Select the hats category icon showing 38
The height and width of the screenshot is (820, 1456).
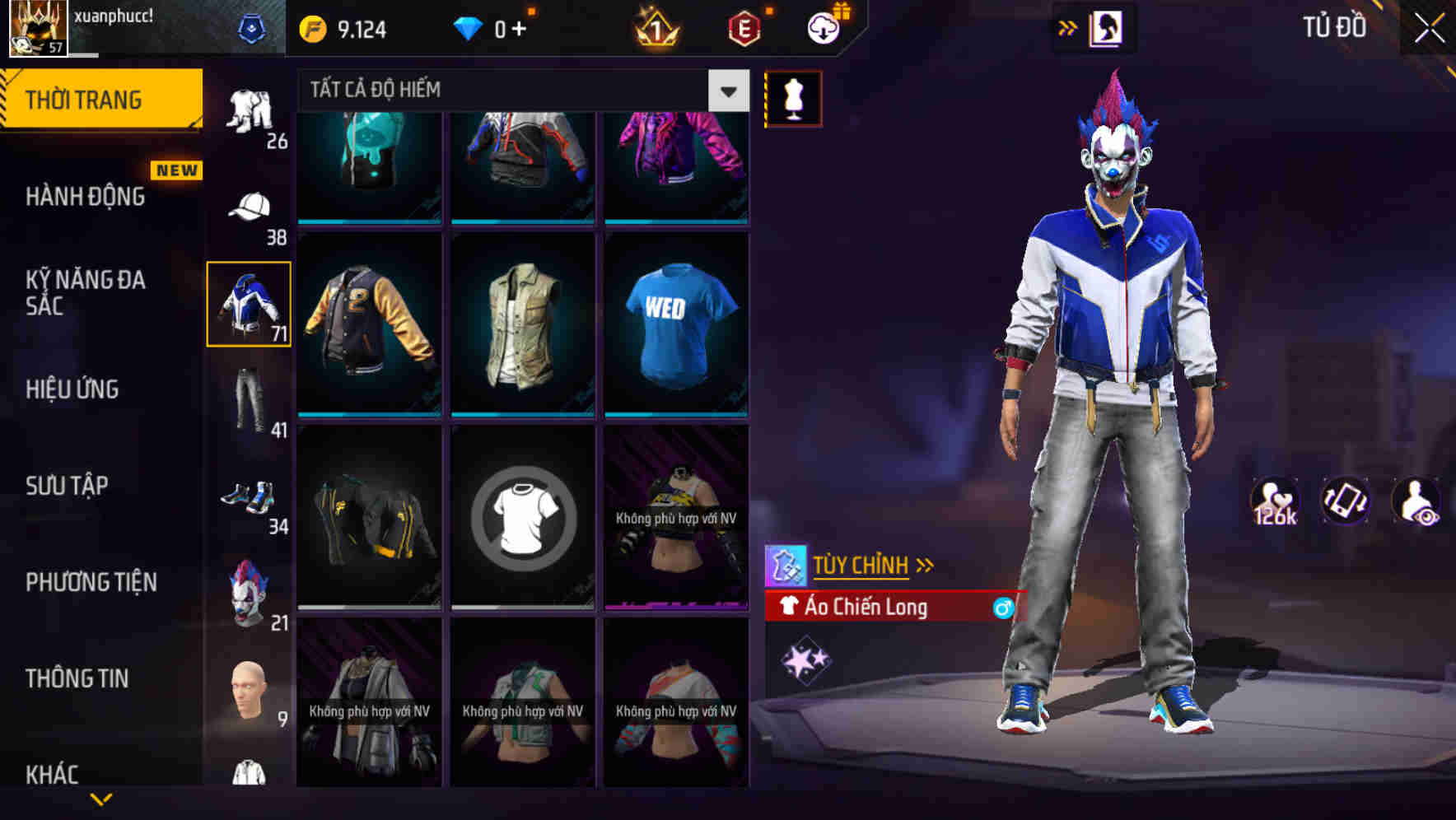point(249,208)
